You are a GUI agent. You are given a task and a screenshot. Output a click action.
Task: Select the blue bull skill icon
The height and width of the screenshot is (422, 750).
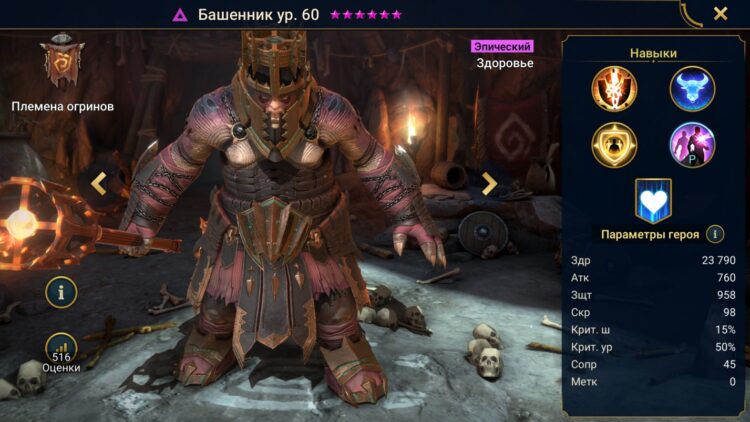click(692, 88)
